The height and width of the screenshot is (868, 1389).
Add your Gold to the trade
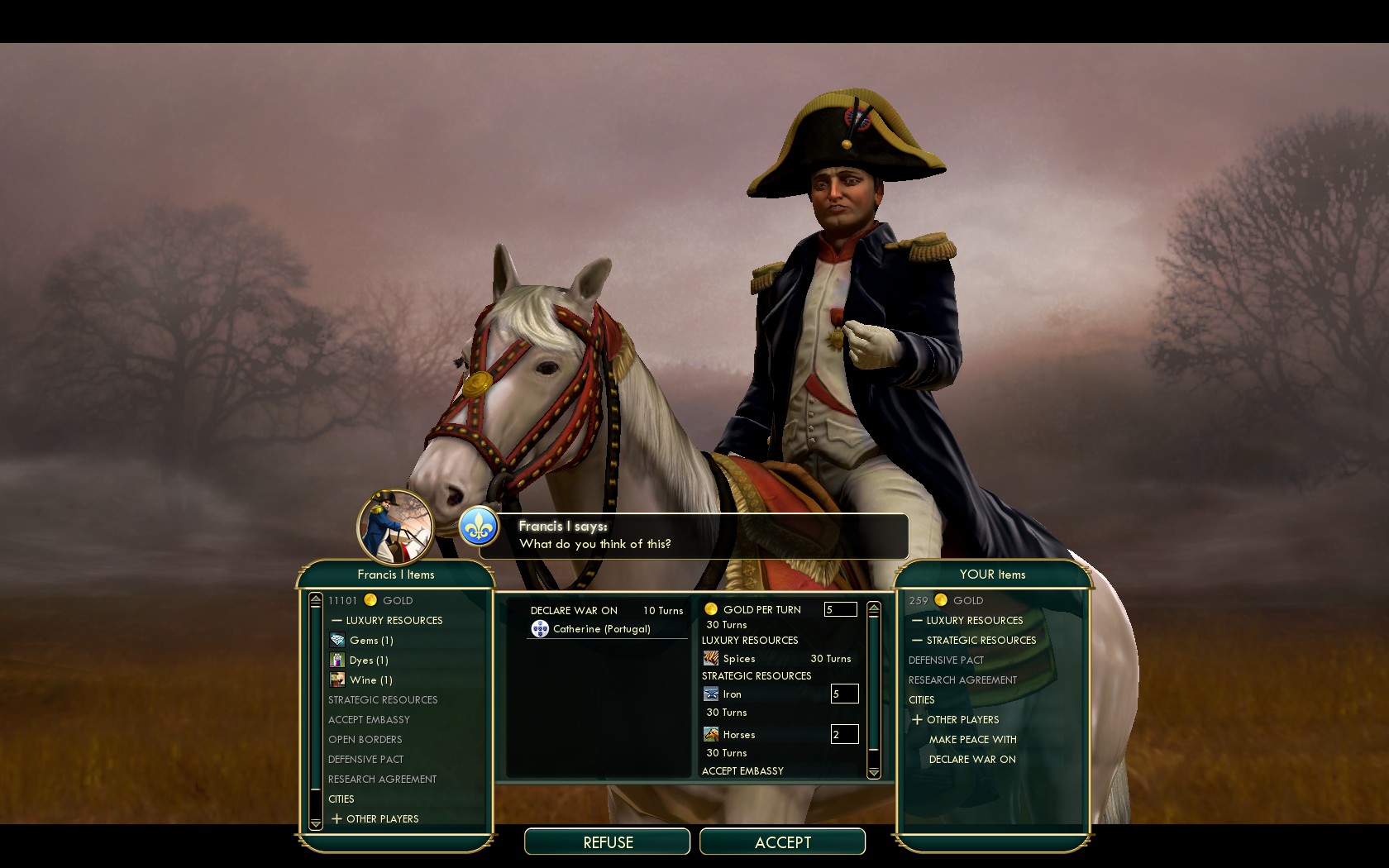(967, 600)
